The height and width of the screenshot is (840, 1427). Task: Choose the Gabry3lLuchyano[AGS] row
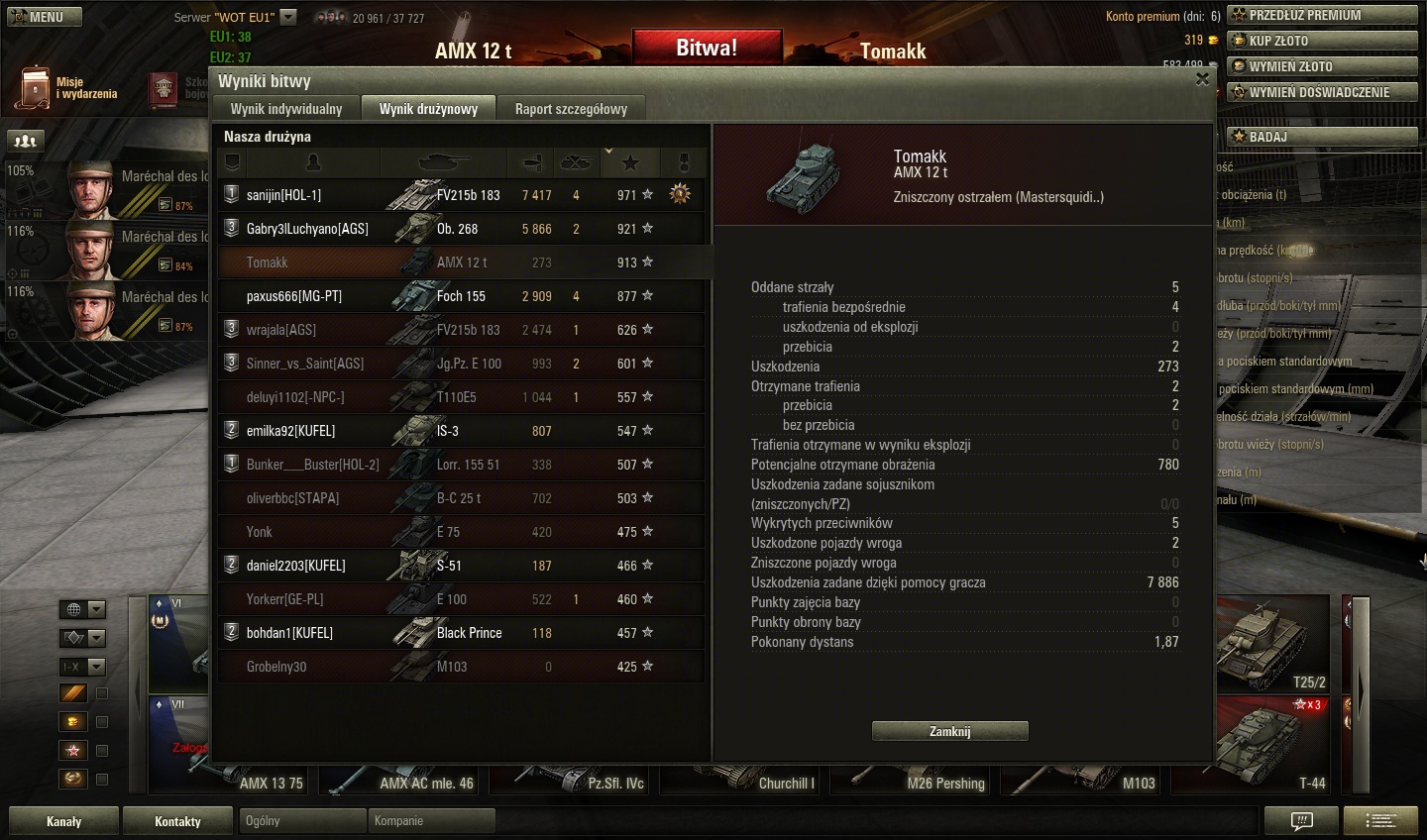tap(307, 229)
